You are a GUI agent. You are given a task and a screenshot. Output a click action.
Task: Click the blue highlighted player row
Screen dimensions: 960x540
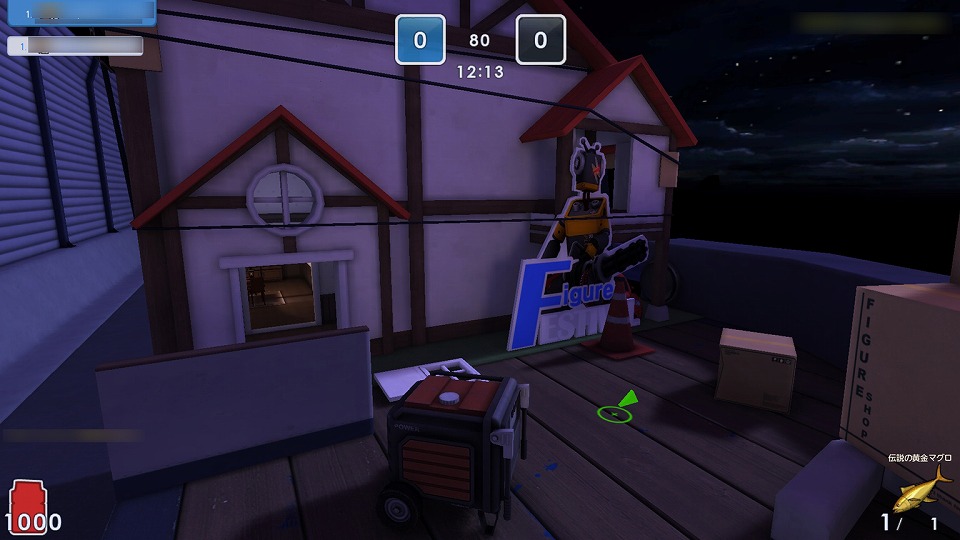point(77,12)
